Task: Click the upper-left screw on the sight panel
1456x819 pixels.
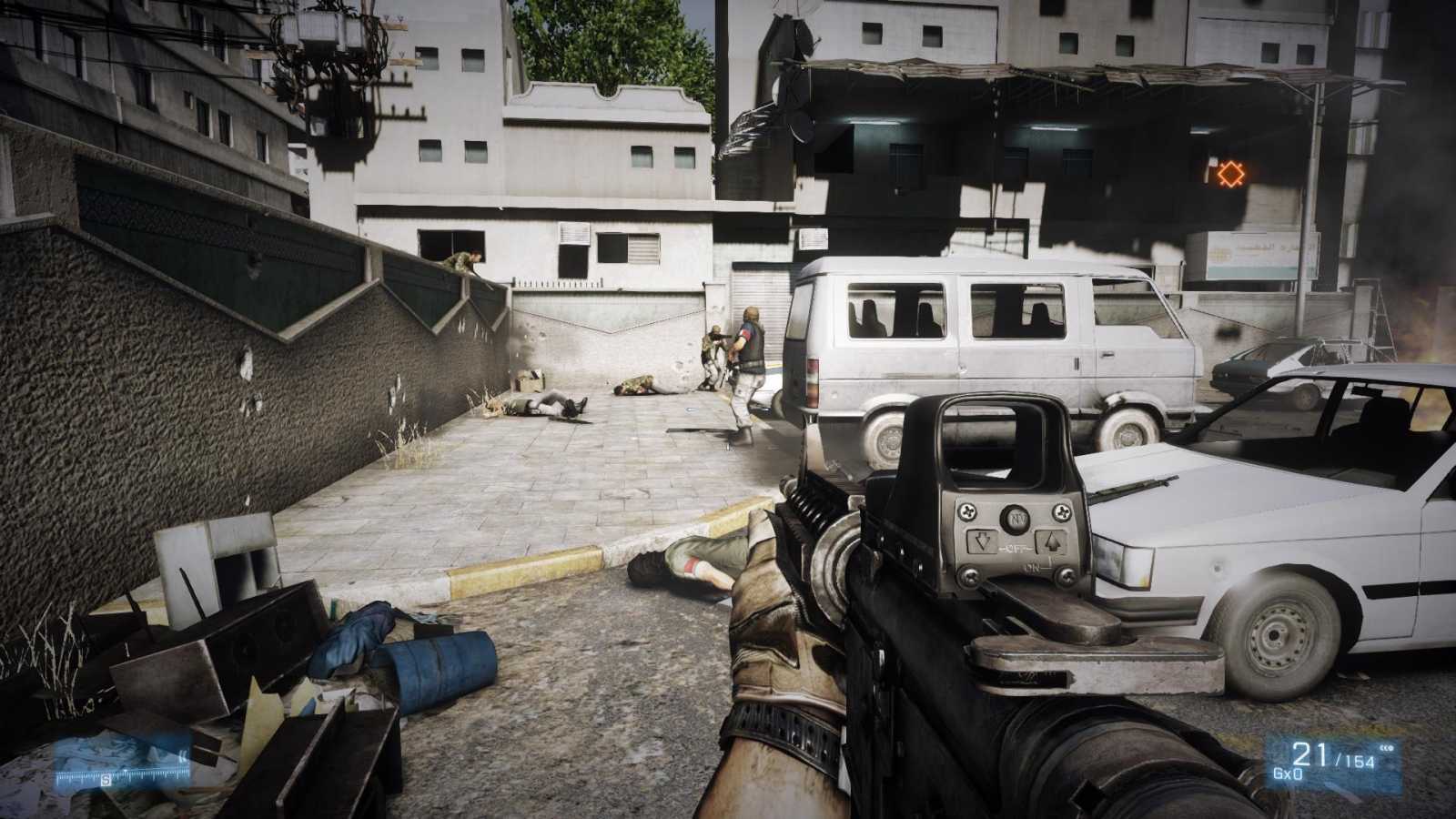Action: [x=967, y=511]
